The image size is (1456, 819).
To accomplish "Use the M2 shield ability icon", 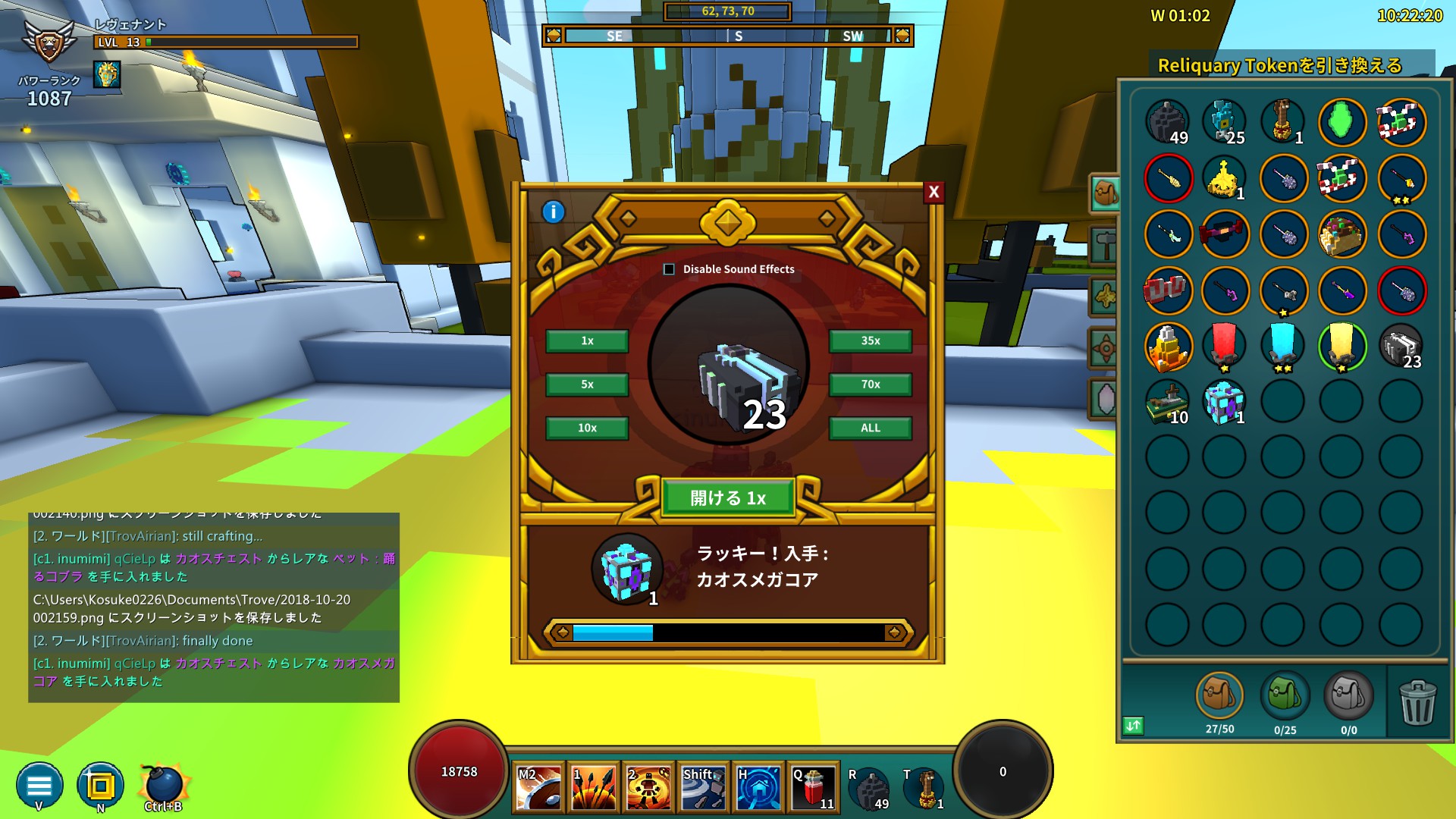I will (538, 787).
